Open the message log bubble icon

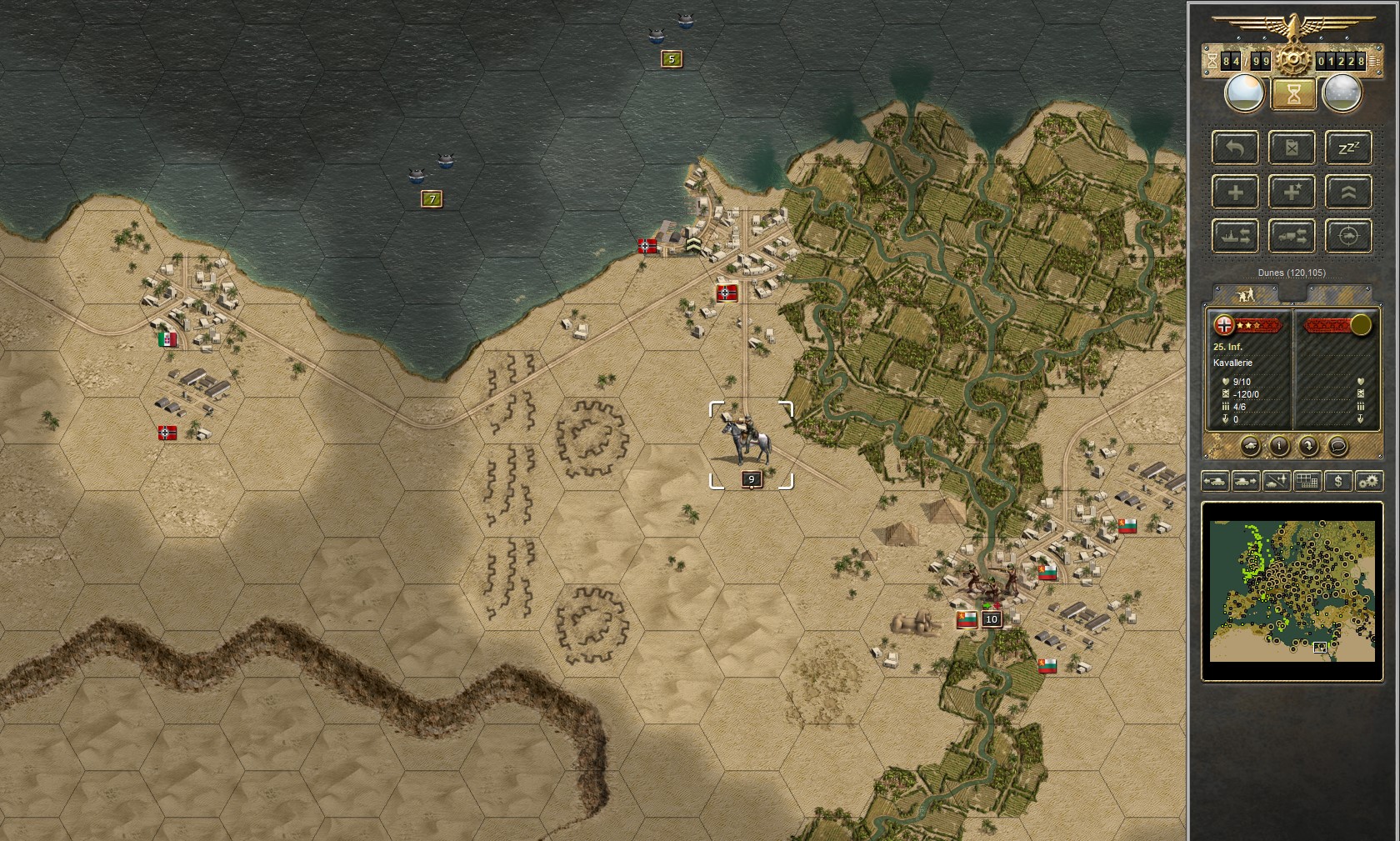click(x=1338, y=447)
